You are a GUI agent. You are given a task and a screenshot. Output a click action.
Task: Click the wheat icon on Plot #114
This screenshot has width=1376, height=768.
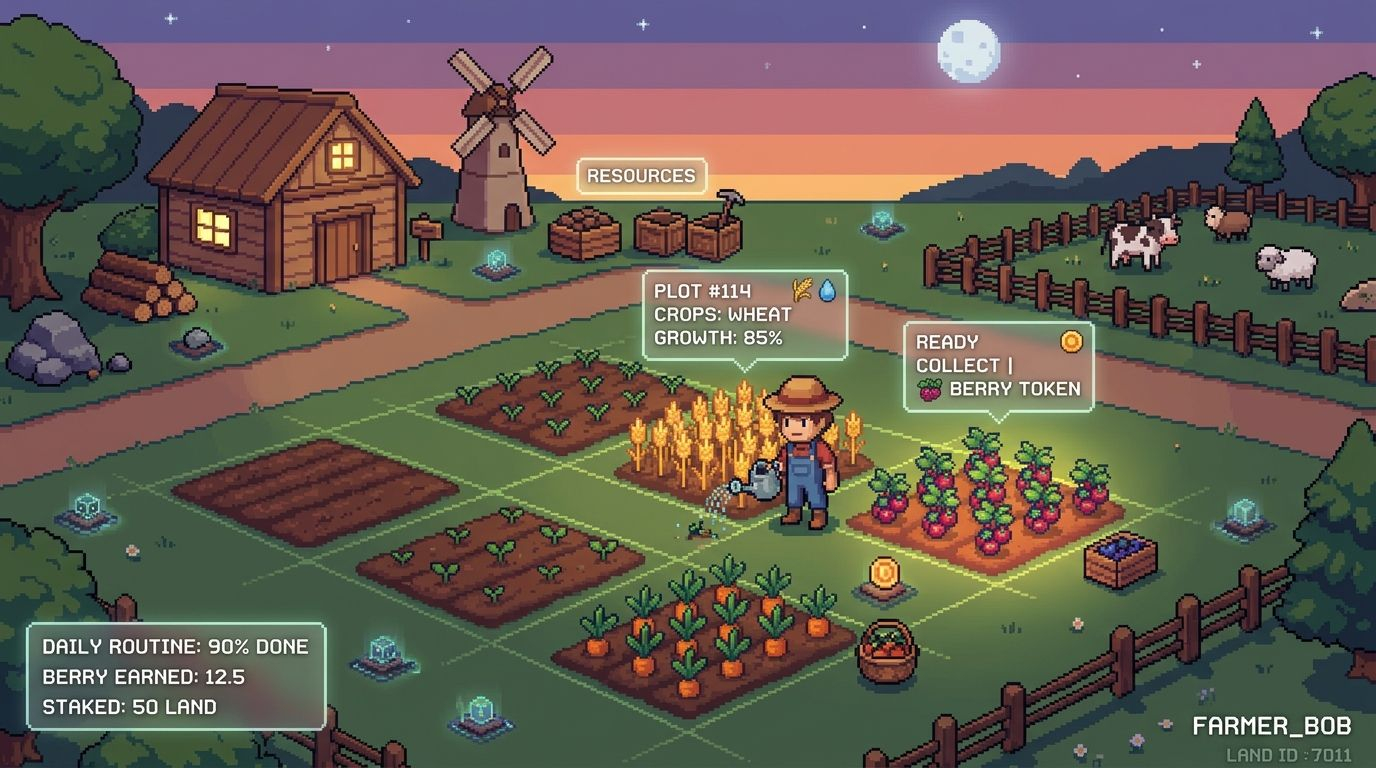[802, 290]
